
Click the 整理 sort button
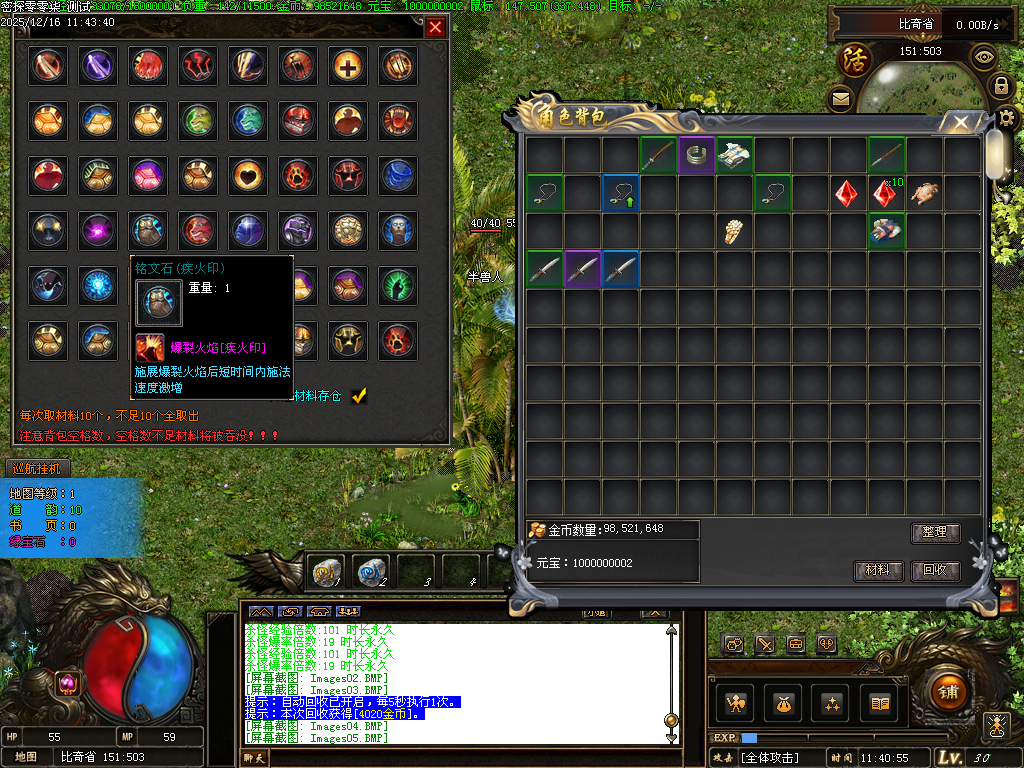[935, 533]
